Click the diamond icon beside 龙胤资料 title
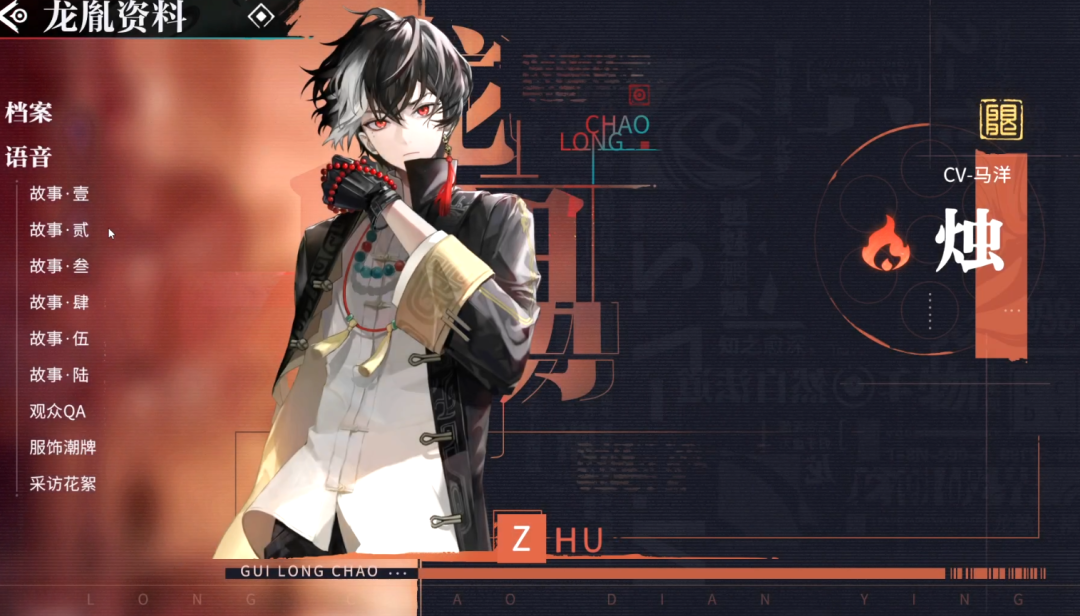Viewport: 1080px width, 616px height. (x=260, y=16)
